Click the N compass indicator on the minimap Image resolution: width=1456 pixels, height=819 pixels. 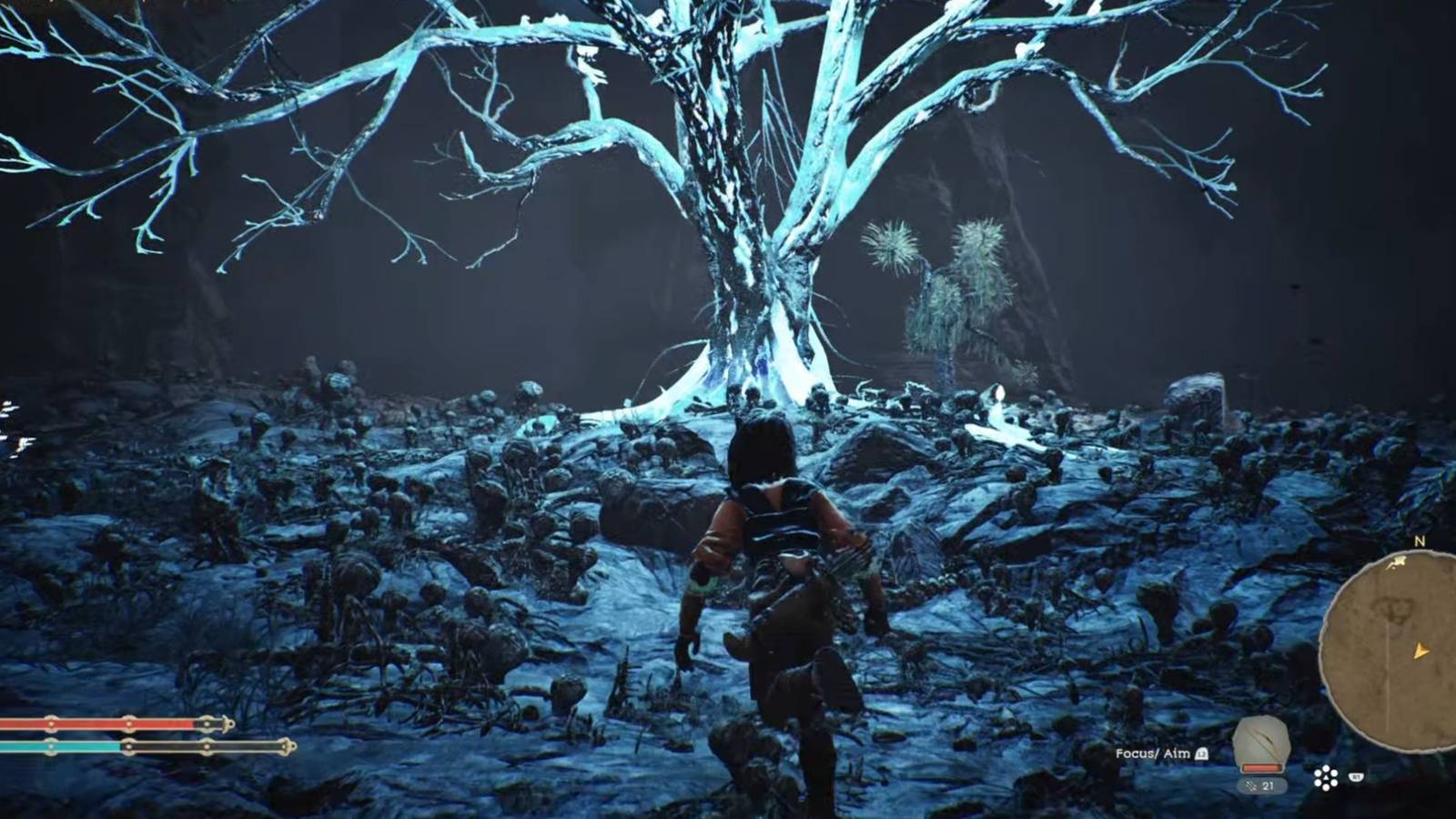point(1420,541)
